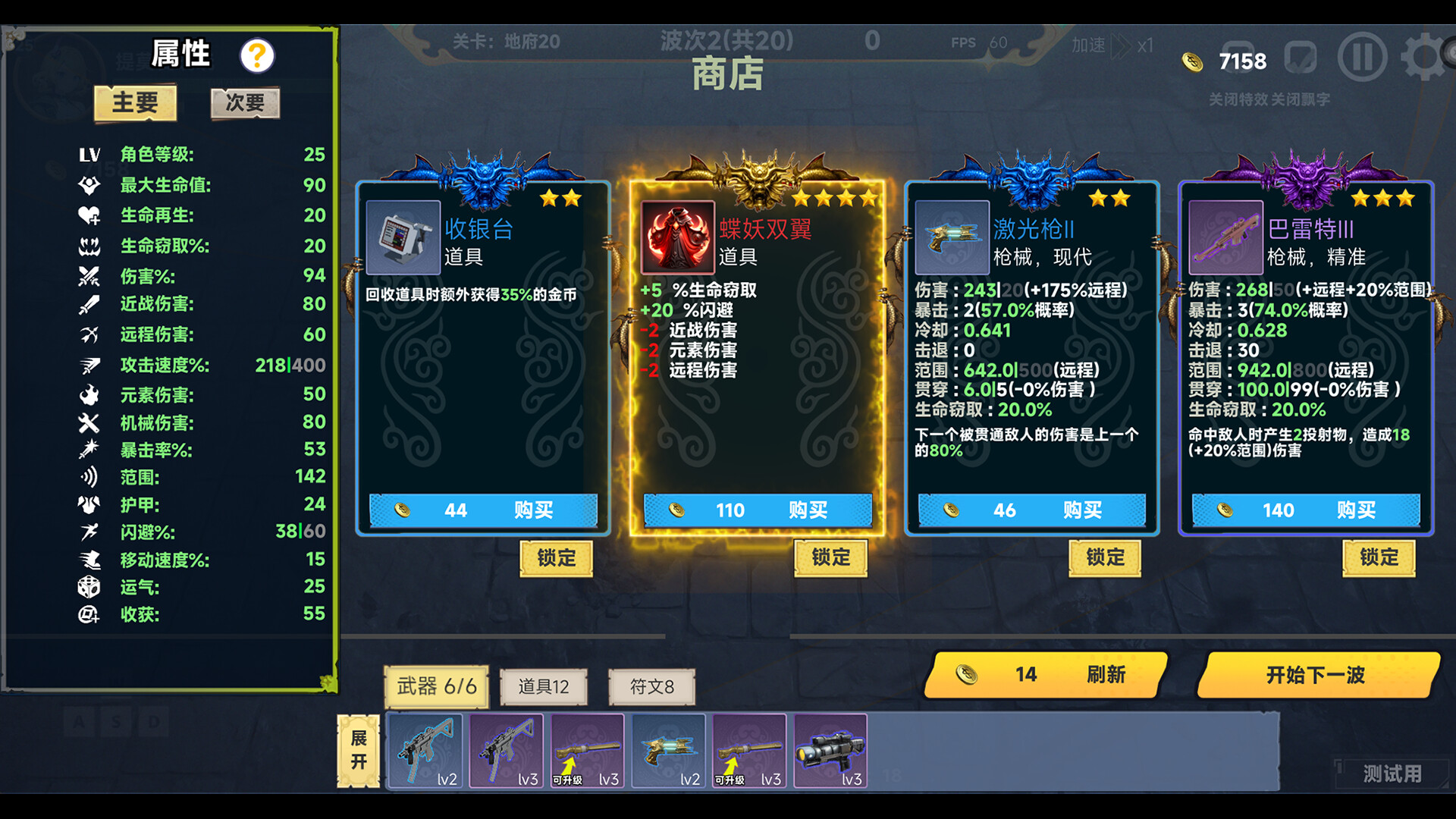Click 关闭特效 to disable effects
The width and height of the screenshot is (1456, 819).
[x=1237, y=99]
